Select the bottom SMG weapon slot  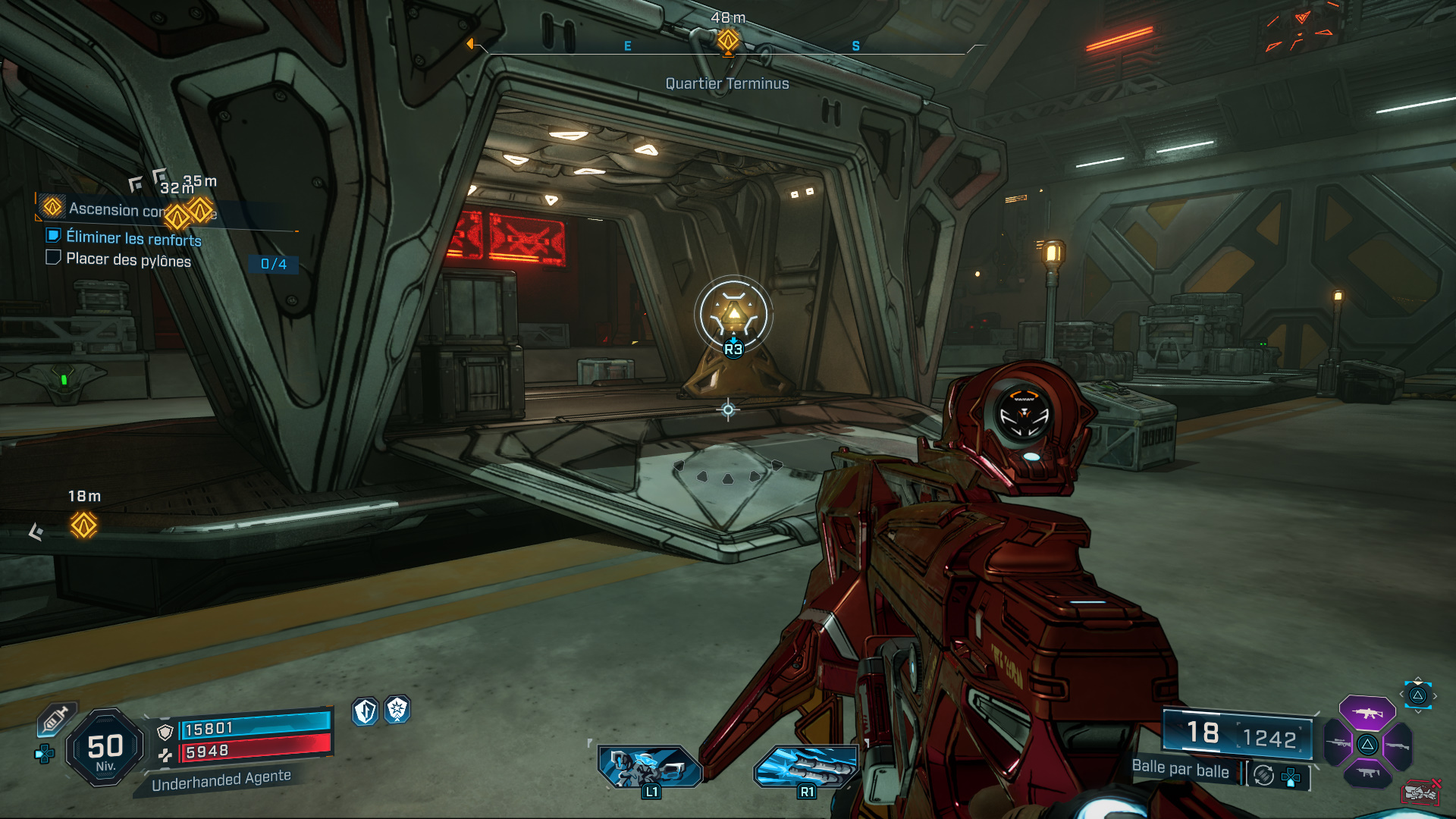[x=1369, y=773]
